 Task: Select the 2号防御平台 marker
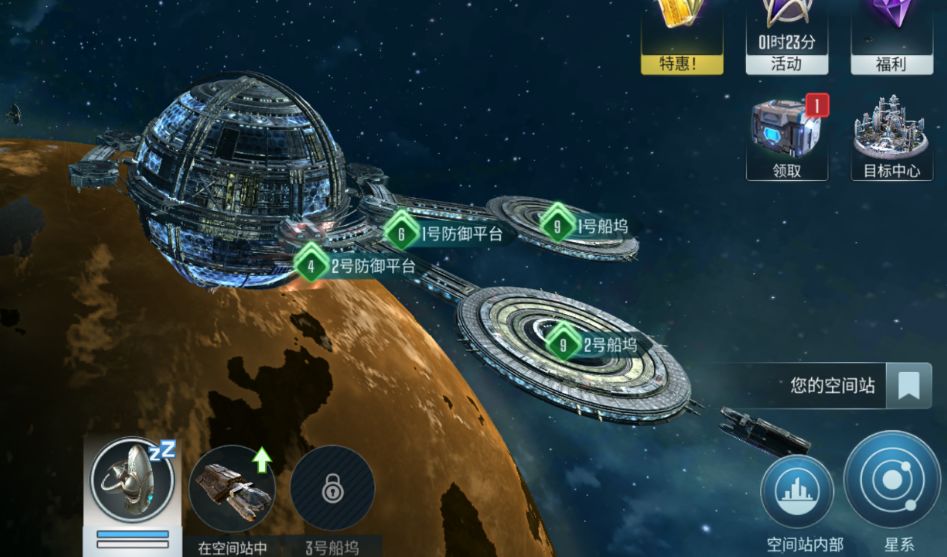coord(356,266)
